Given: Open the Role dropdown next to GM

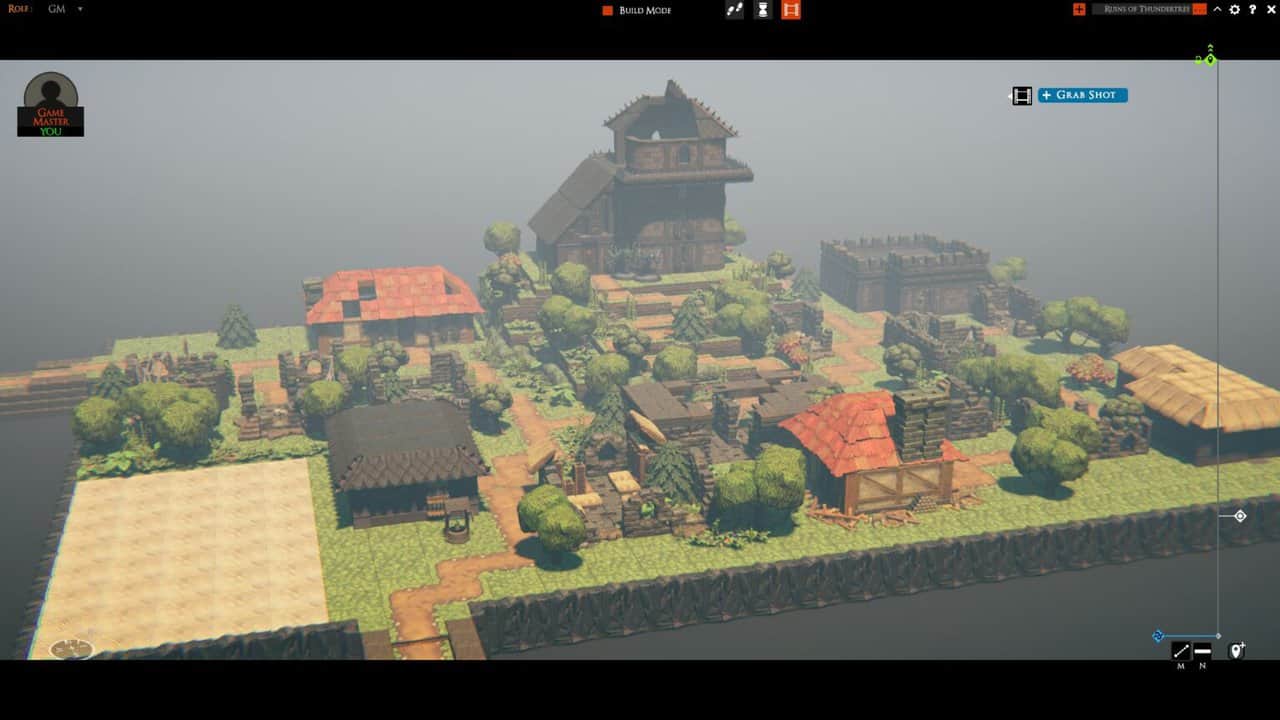Looking at the screenshot, I should (x=80, y=9).
